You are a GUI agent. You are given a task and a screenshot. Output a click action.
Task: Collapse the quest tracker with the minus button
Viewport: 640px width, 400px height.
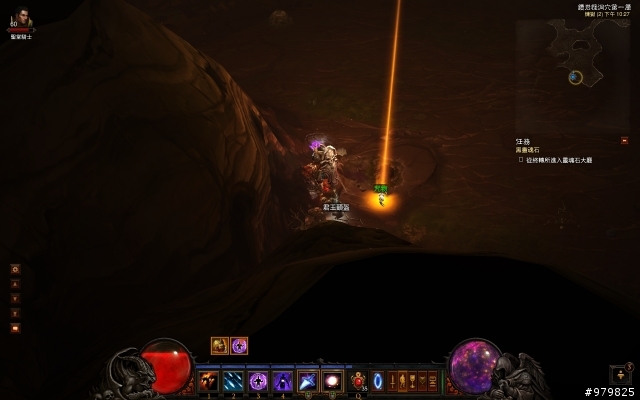click(624, 140)
